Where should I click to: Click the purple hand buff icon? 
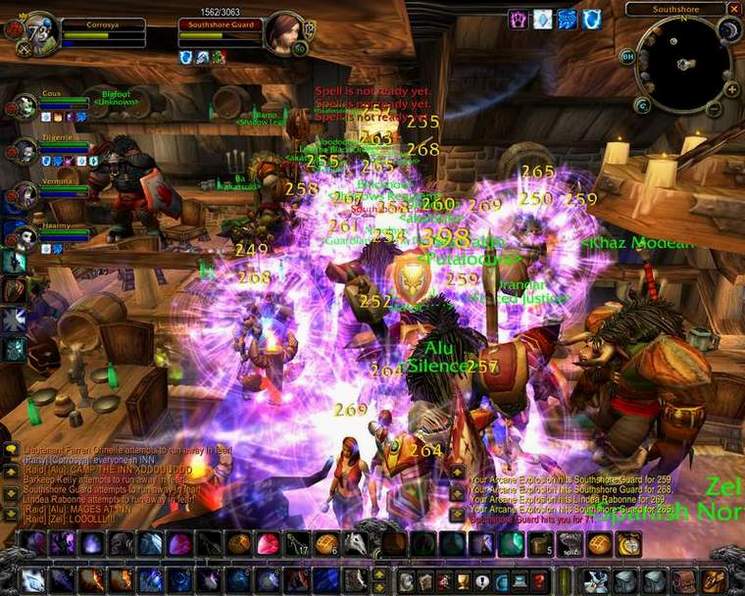(518, 18)
